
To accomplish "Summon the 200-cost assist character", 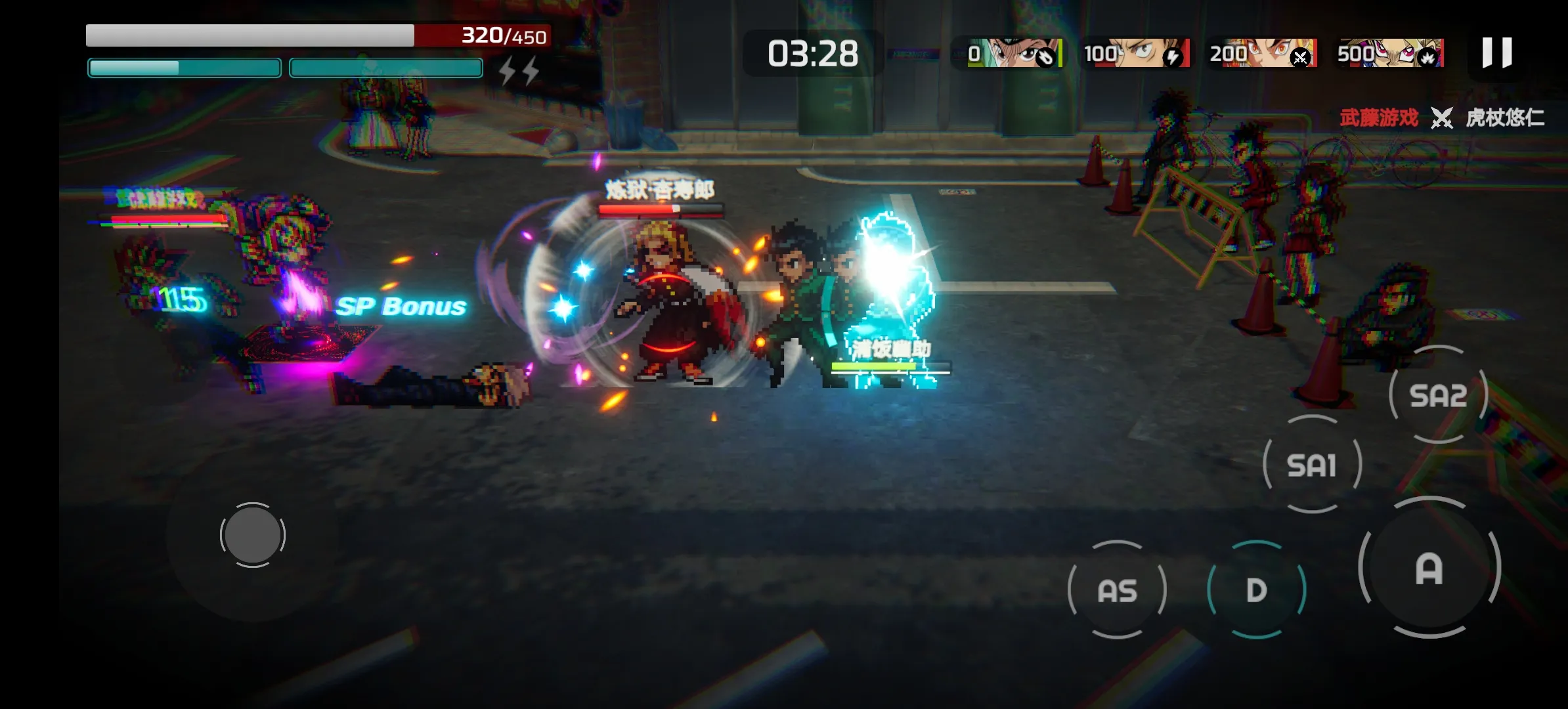I will (1263, 53).
